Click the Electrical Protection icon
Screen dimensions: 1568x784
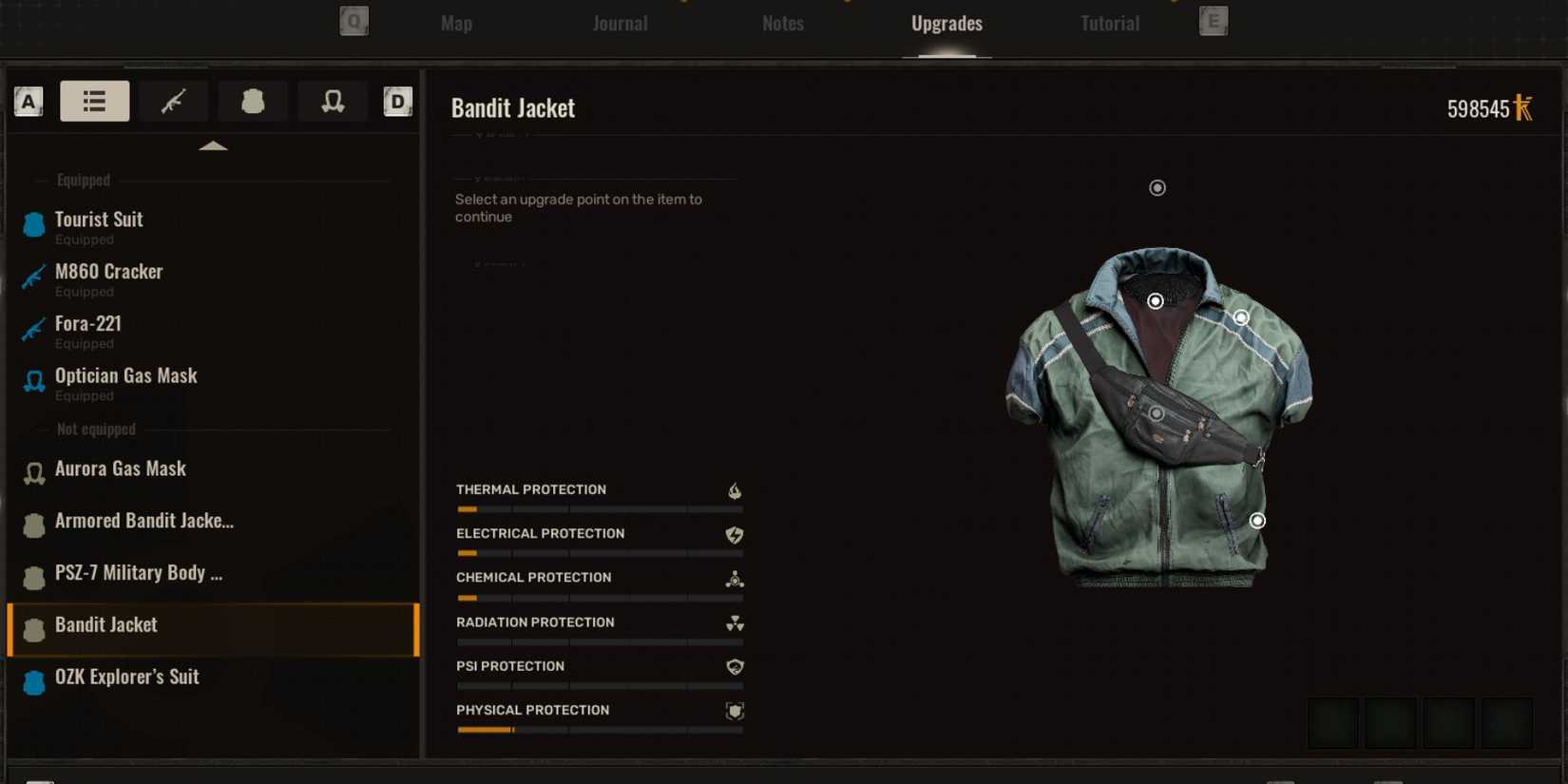tap(734, 535)
